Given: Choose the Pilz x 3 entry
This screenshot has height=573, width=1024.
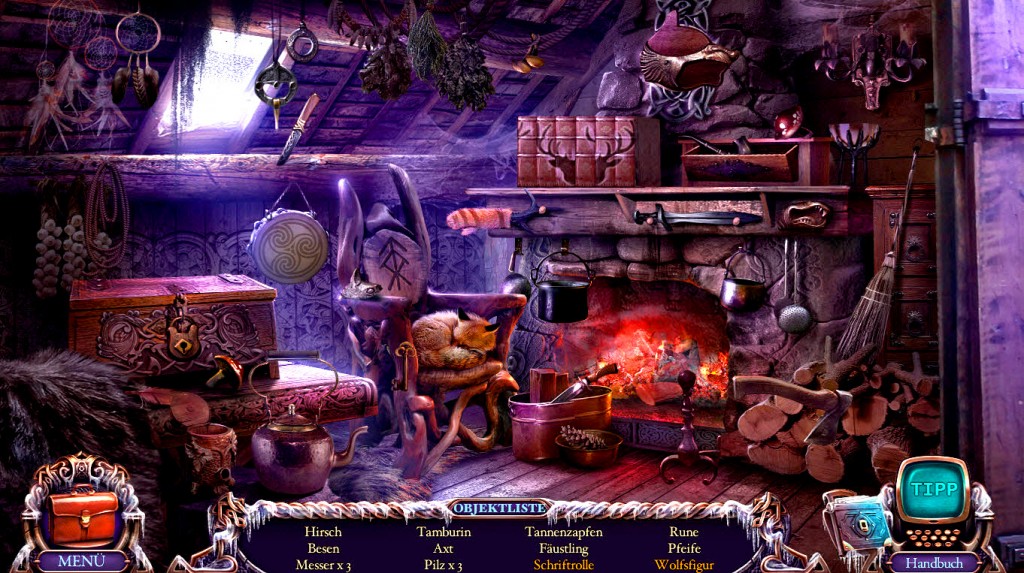Looking at the screenshot, I should point(443,565).
